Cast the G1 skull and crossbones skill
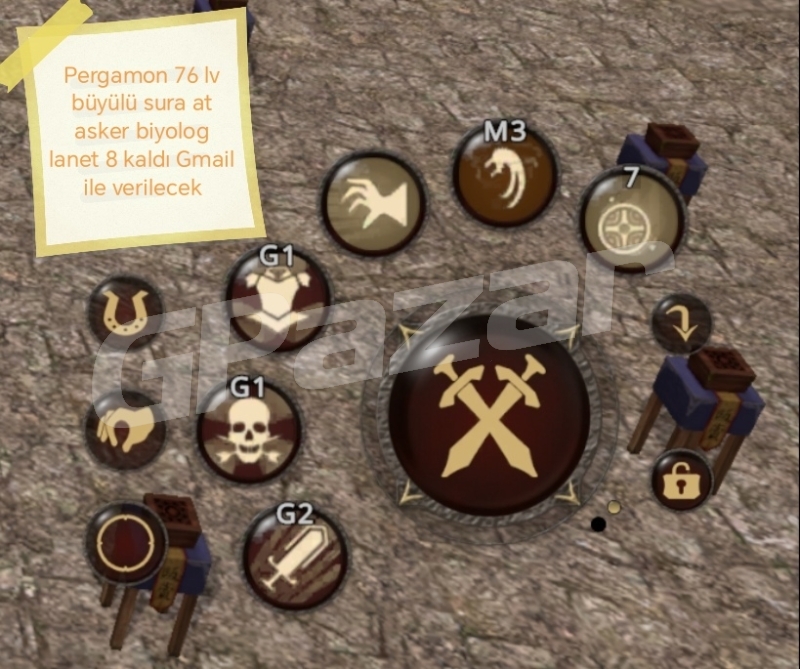This screenshot has width=800, height=669. (x=249, y=430)
